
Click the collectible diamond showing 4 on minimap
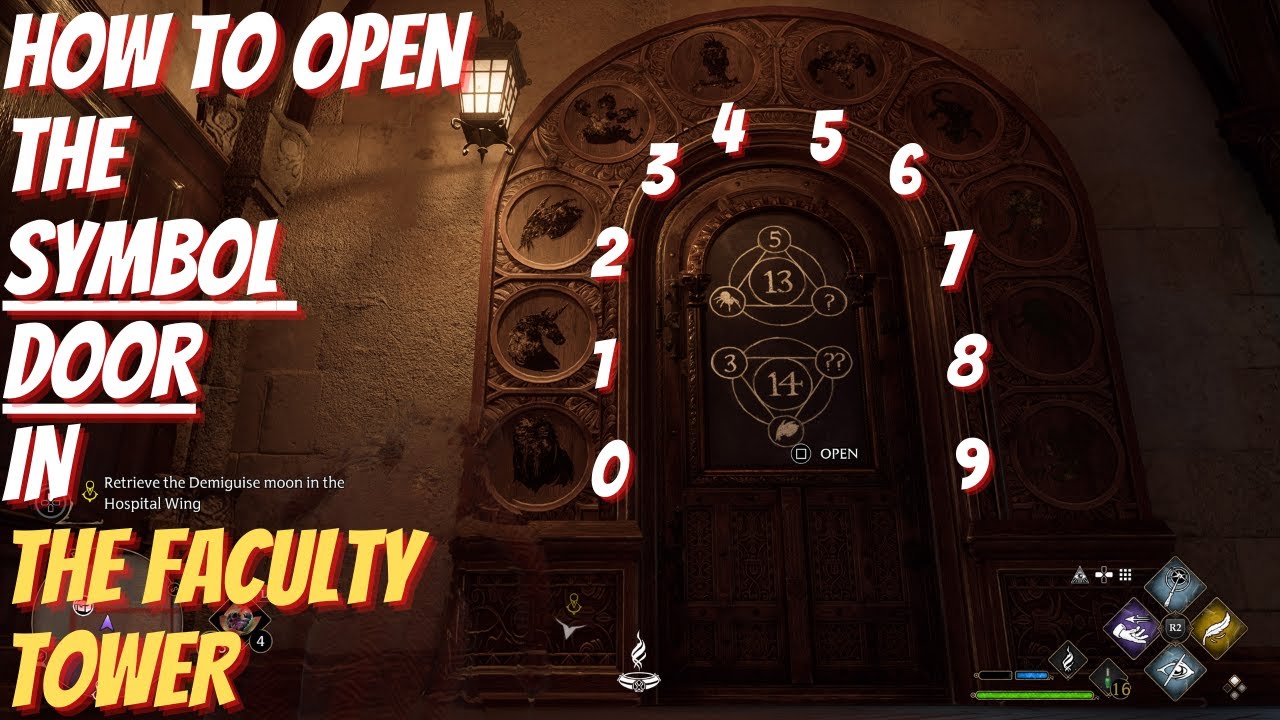coord(238,620)
